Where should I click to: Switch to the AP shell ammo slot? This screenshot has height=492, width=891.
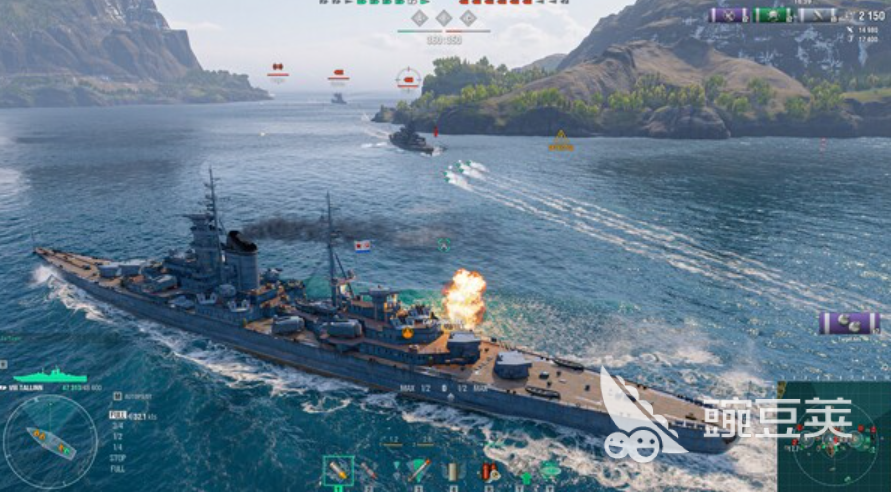click(x=368, y=471)
